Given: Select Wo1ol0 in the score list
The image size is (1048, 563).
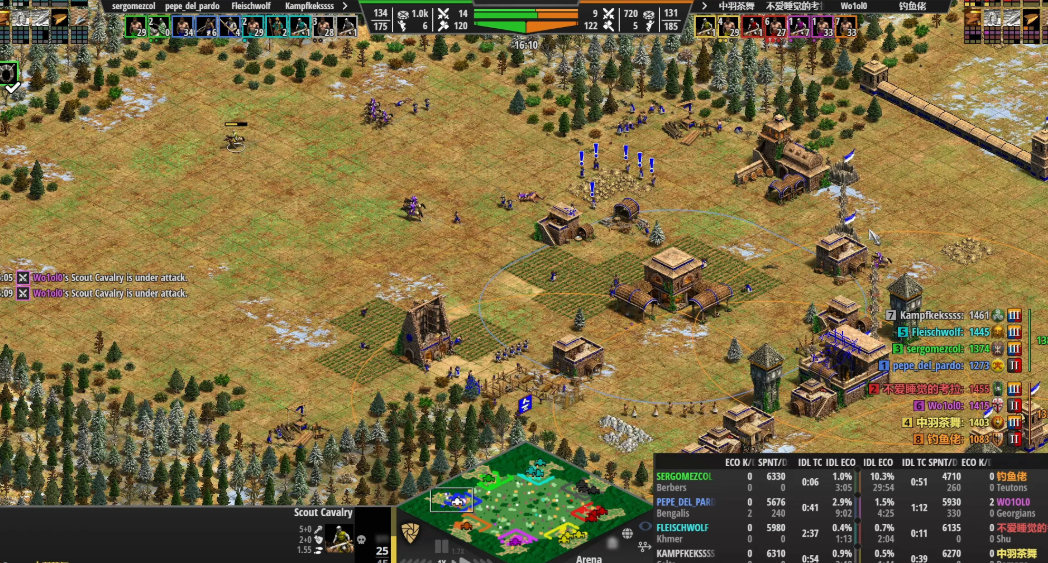Looking at the screenshot, I should [950, 406].
